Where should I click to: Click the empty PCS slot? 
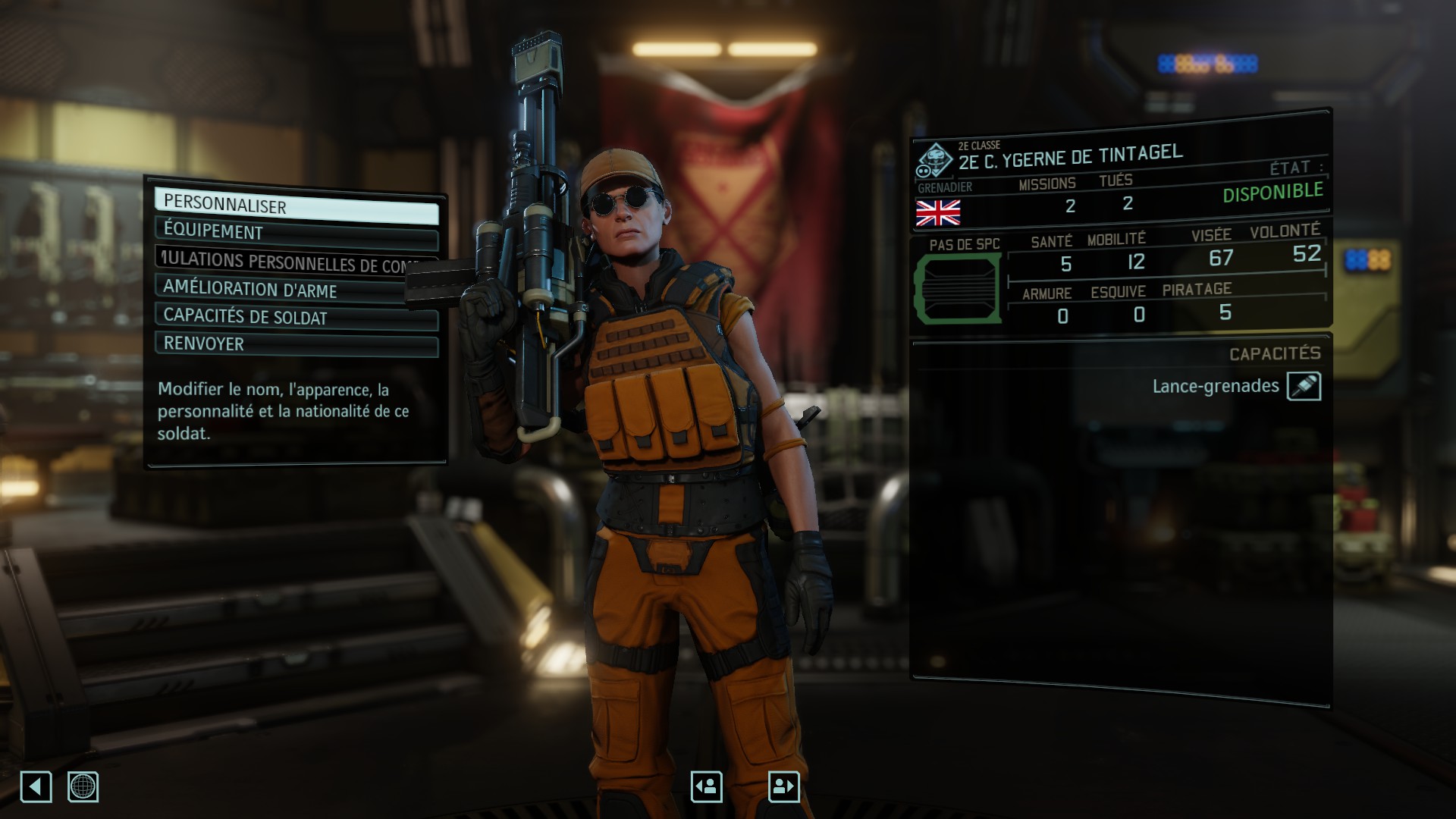[958, 289]
